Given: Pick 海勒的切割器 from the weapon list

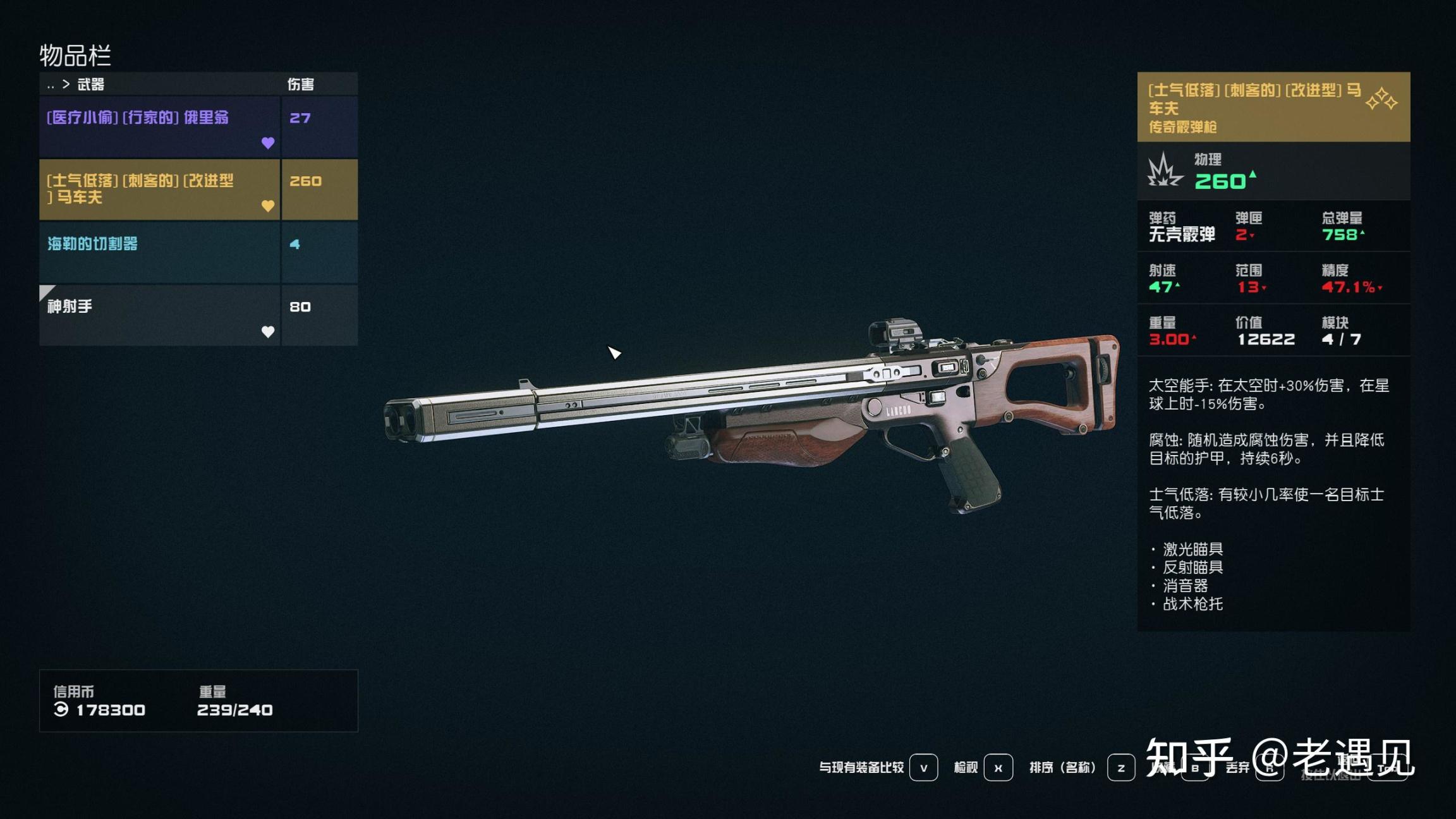Looking at the screenshot, I should (x=159, y=252).
